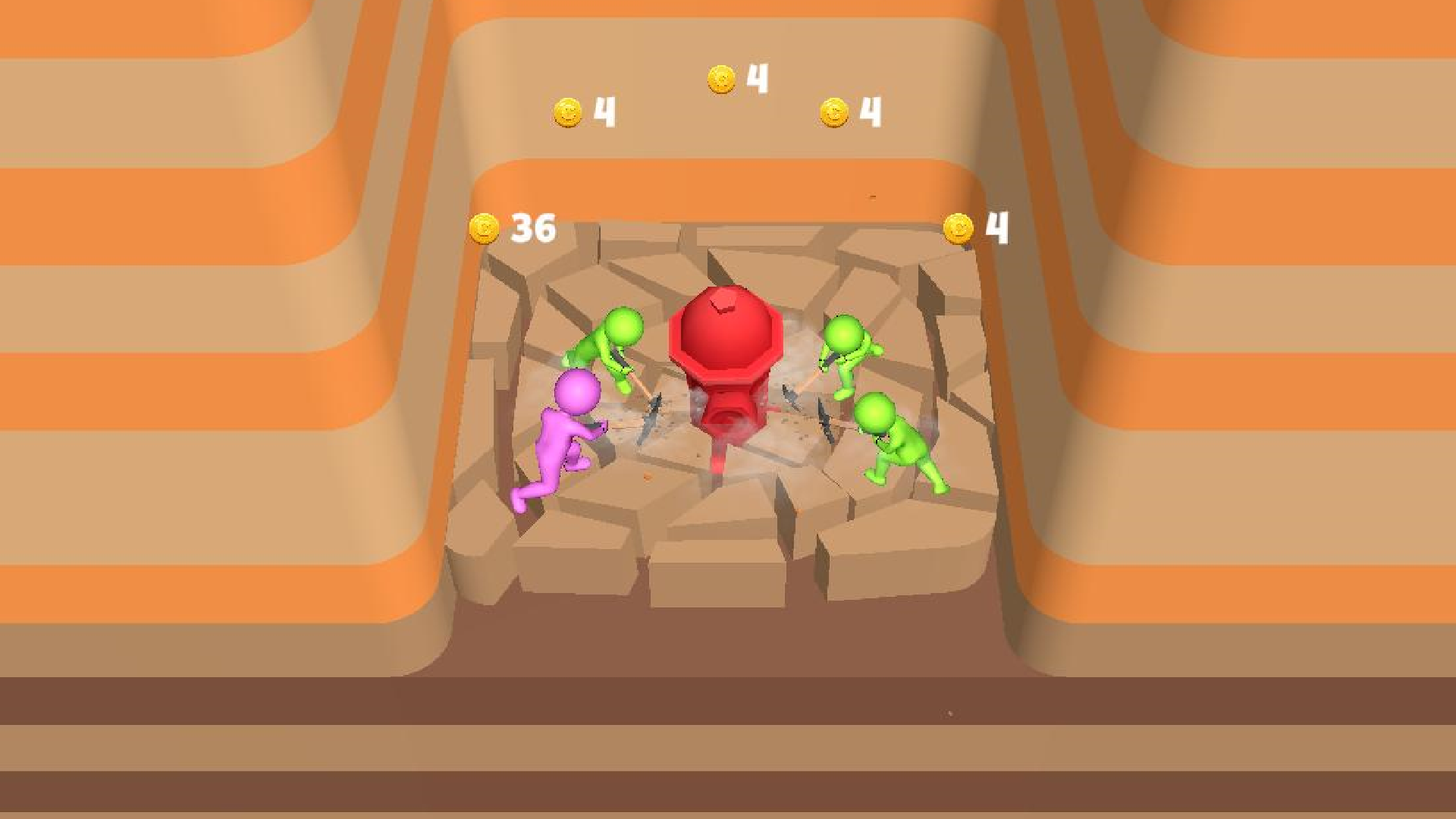1456x819 pixels.
Task: Tap the left coin labeled 4 near top
Action: [566, 112]
